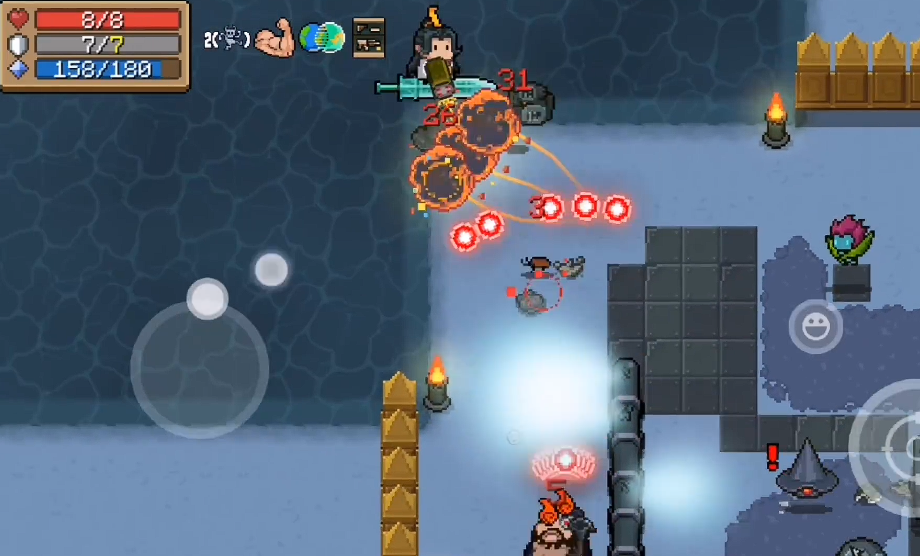Image resolution: width=920 pixels, height=556 pixels.
Task: Tap the smiley face emote button
Action: (x=815, y=326)
